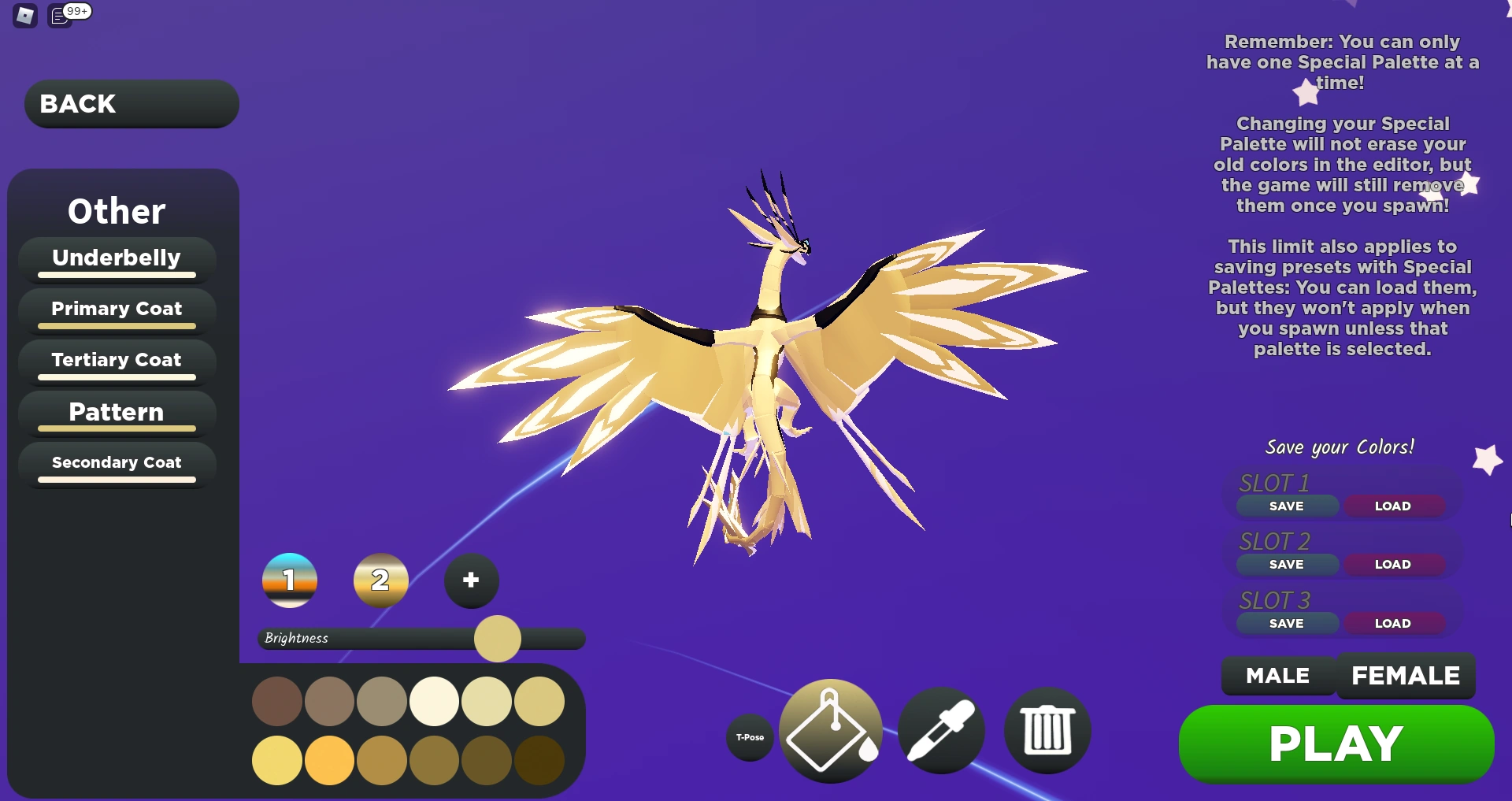Save colors to SLOT 1
The height and width of the screenshot is (801, 1512).
[x=1286, y=506]
